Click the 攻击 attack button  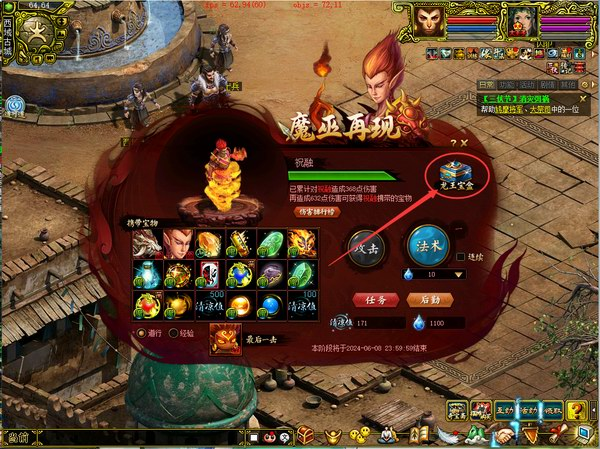pos(365,246)
